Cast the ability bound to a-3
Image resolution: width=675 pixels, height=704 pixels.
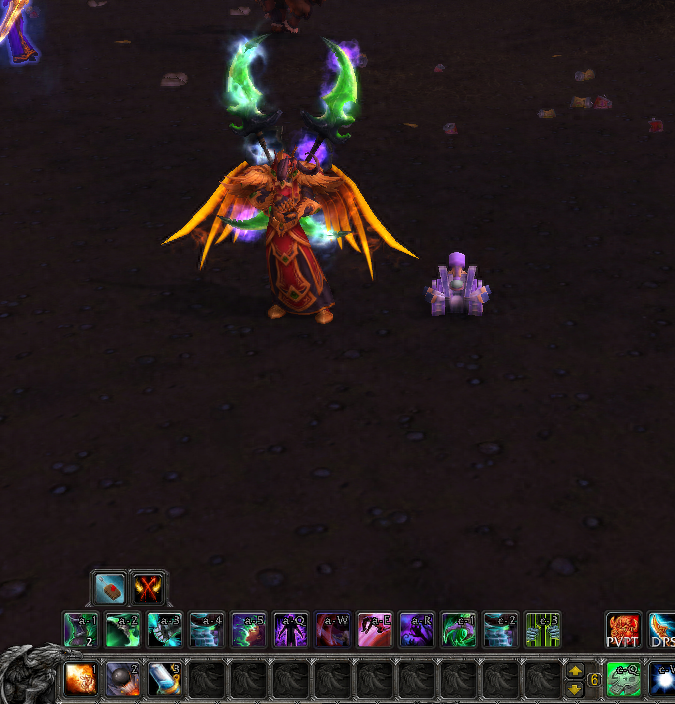(165, 630)
